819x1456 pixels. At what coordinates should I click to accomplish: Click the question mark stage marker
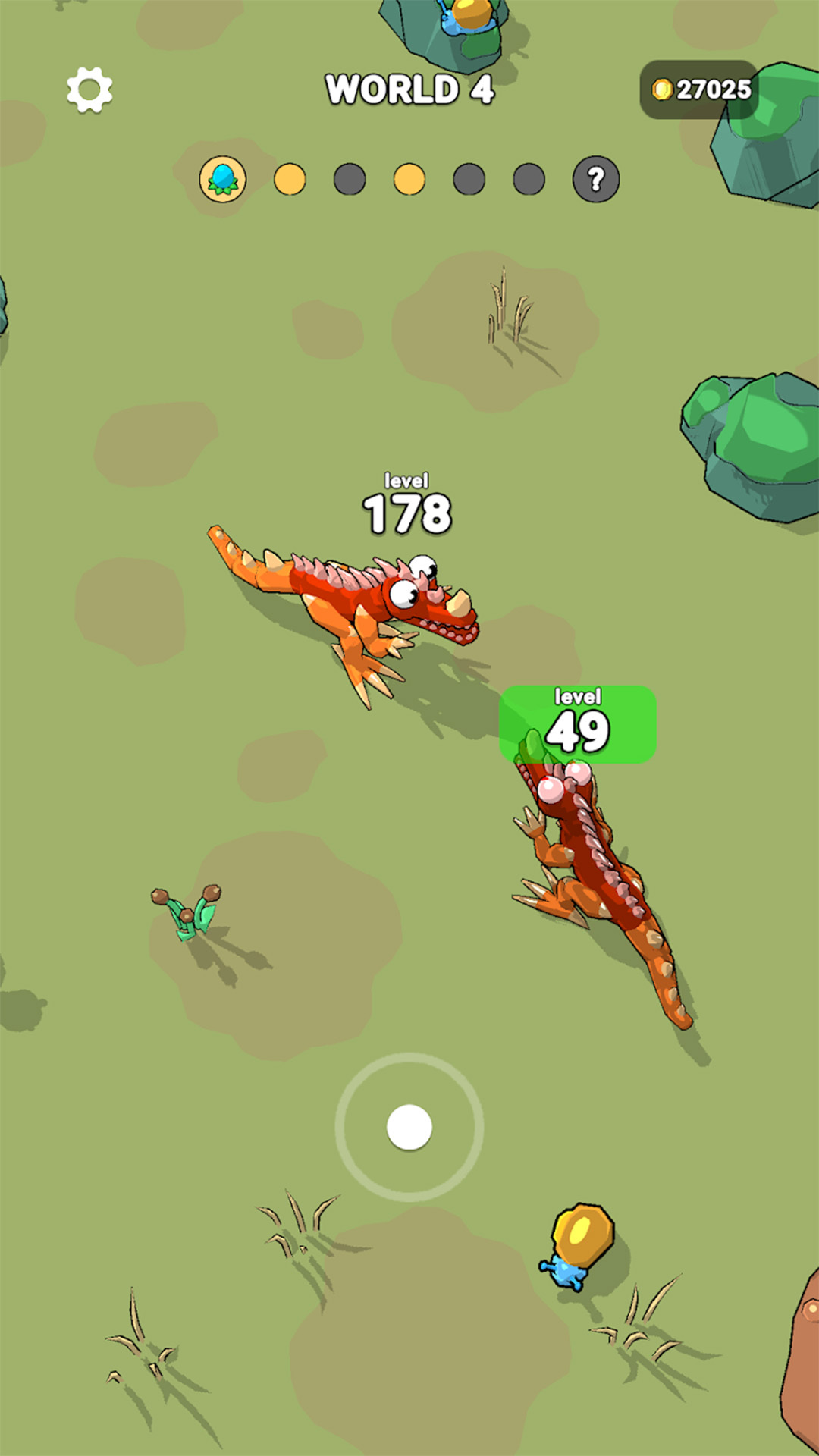(x=596, y=180)
